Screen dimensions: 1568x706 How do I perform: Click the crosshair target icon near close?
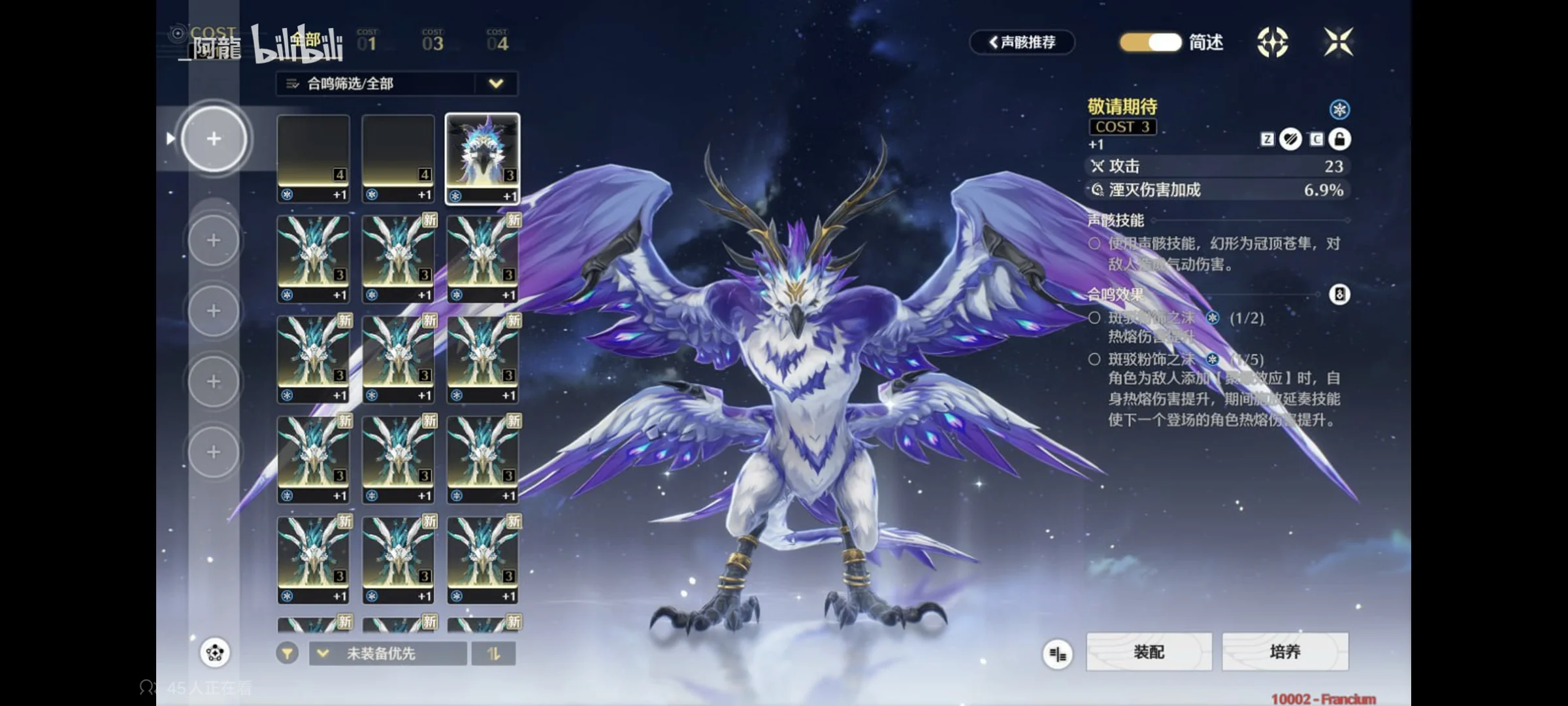tap(1272, 42)
